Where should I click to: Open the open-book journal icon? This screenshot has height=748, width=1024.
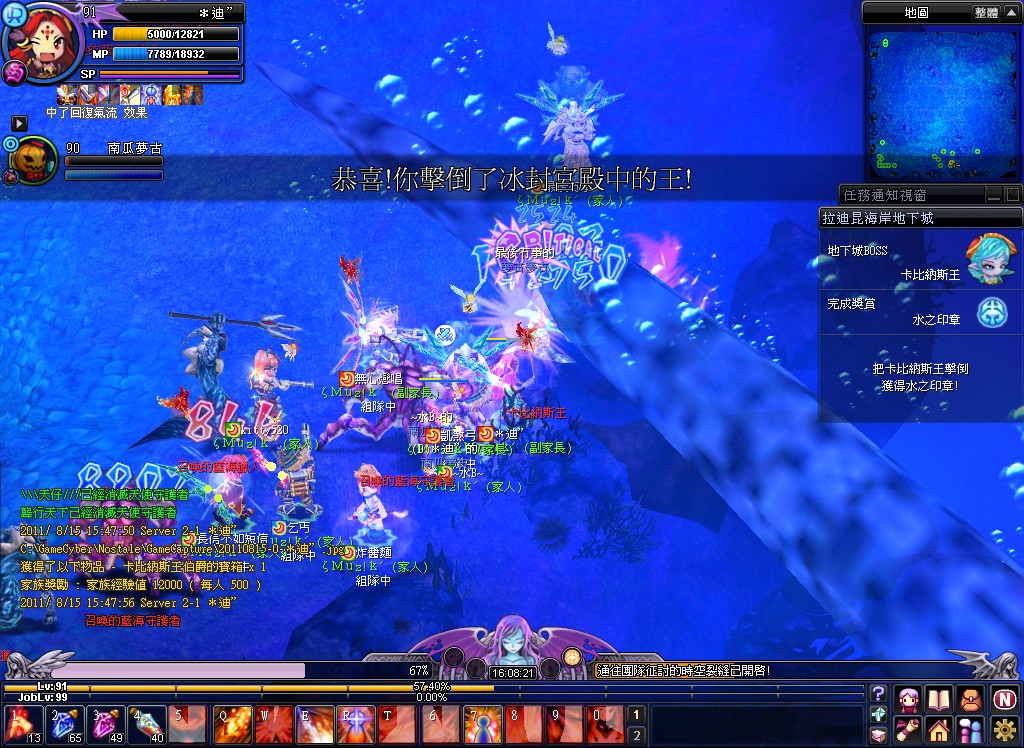[940, 698]
